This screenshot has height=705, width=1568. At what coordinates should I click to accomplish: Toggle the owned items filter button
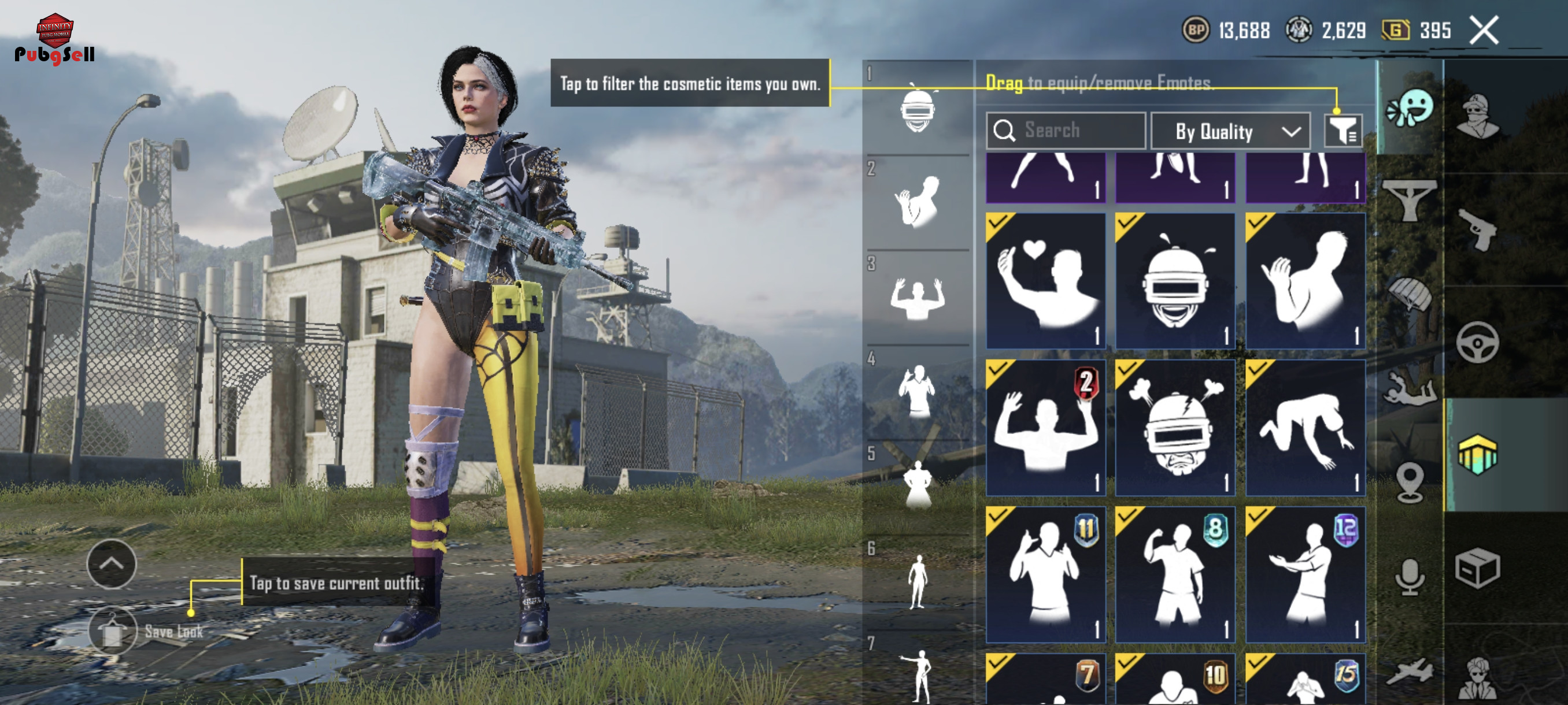[x=1342, y=131]
